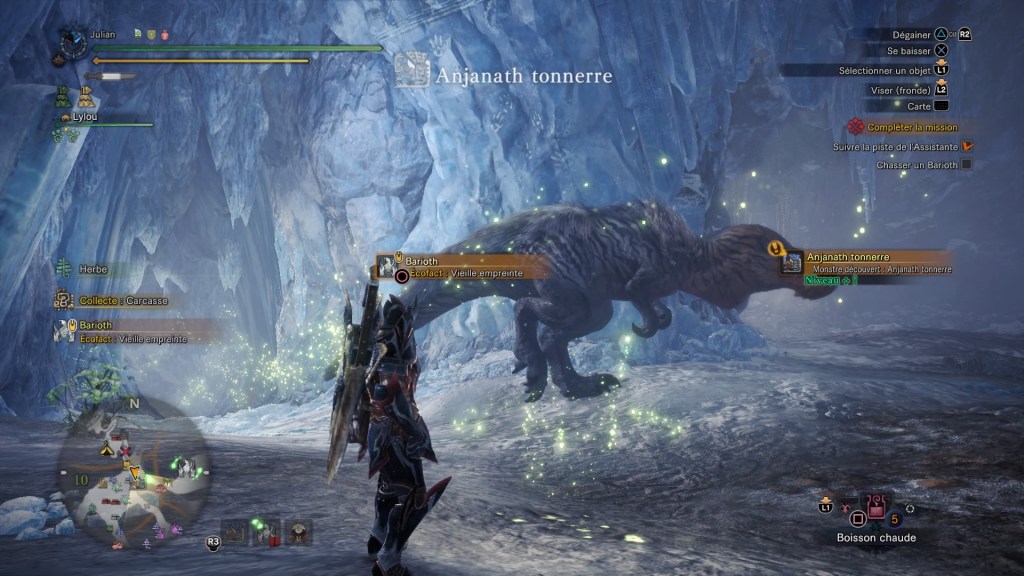Image resolution: width=1024 pixels, height=576 pixels.
Task: Select the Chasser un Barioth objective
Action: [x=917, y=165]
